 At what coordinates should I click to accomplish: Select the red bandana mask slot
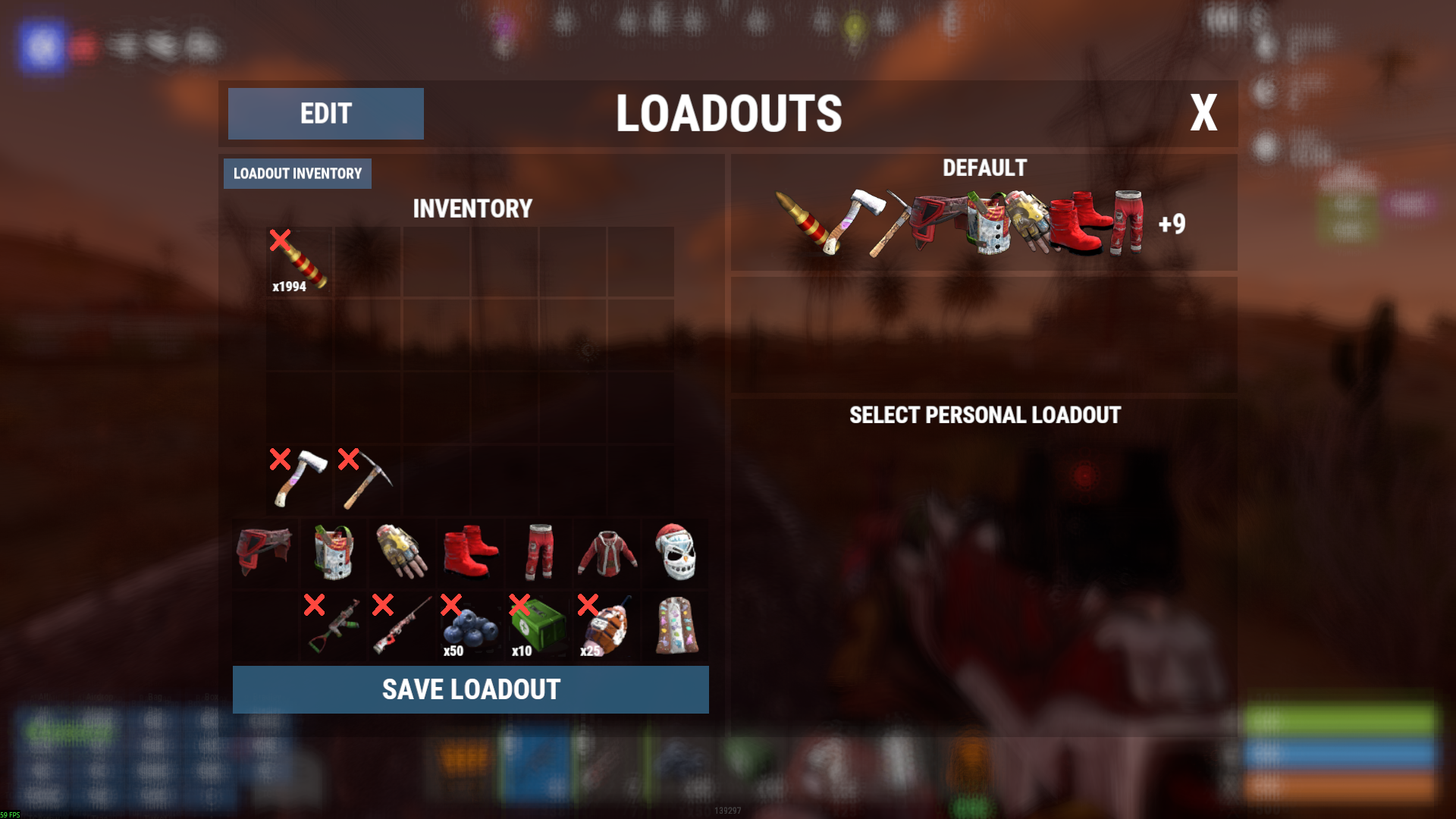tap(265, 552)
